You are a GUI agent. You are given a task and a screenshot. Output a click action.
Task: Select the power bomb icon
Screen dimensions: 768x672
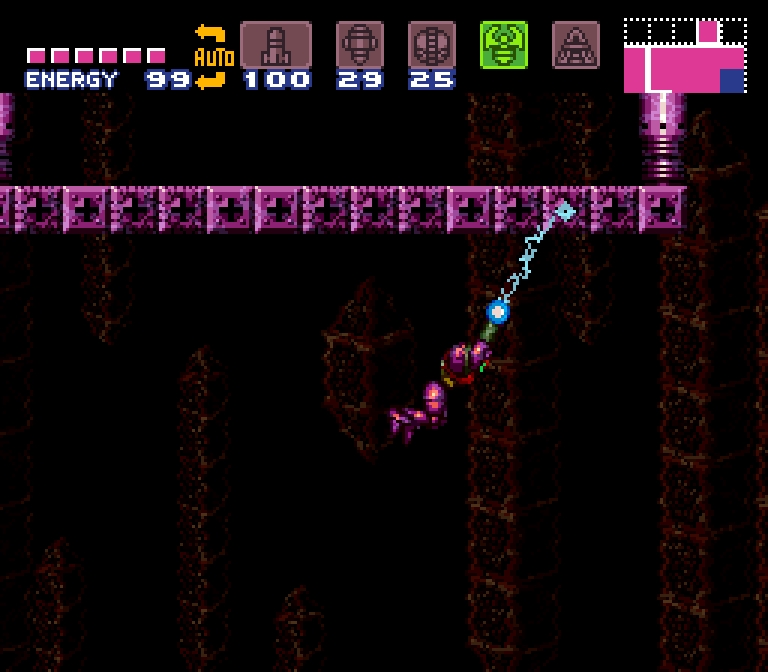(x=431, y=45)
